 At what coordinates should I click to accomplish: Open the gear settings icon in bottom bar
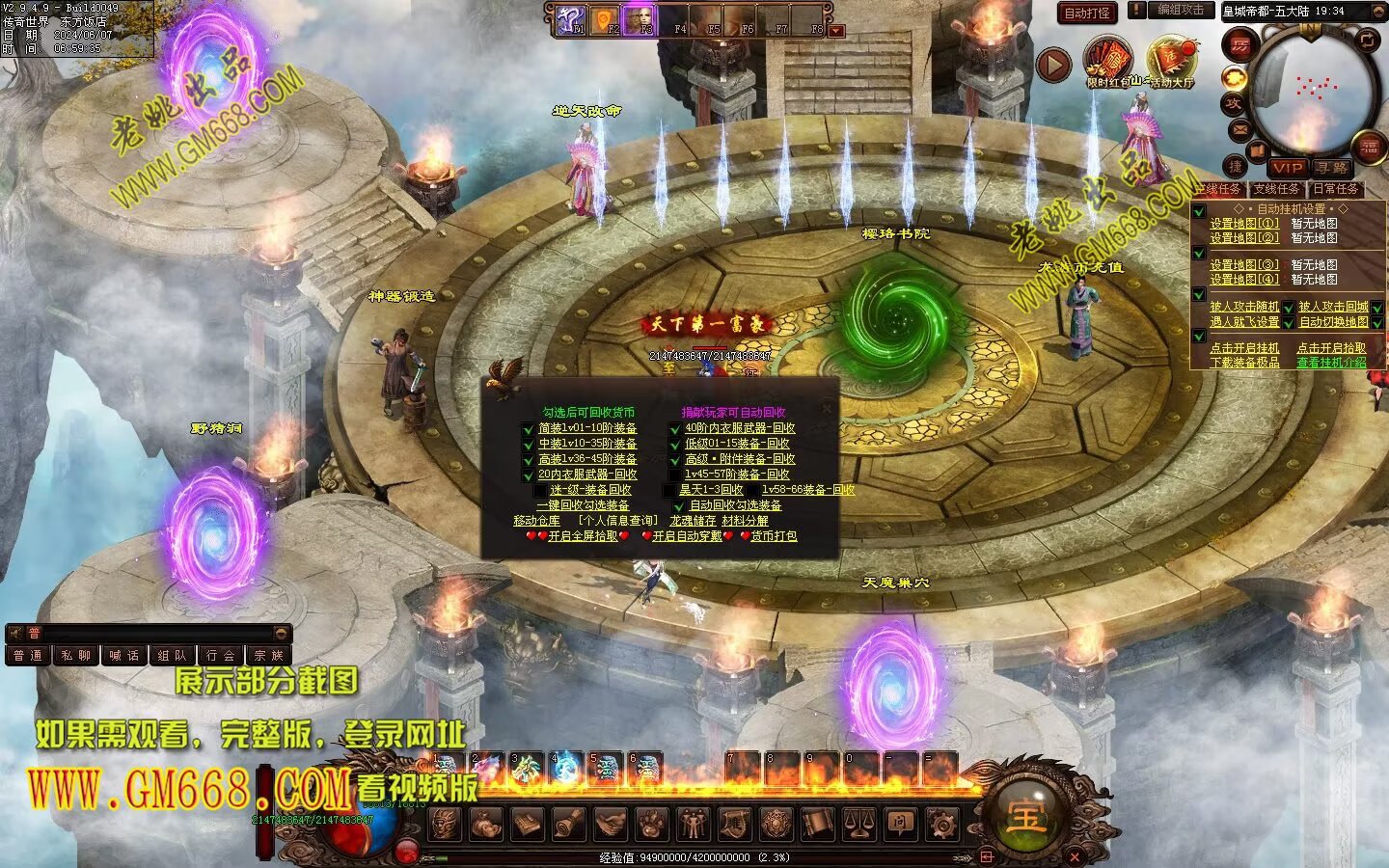pos(941,825)
